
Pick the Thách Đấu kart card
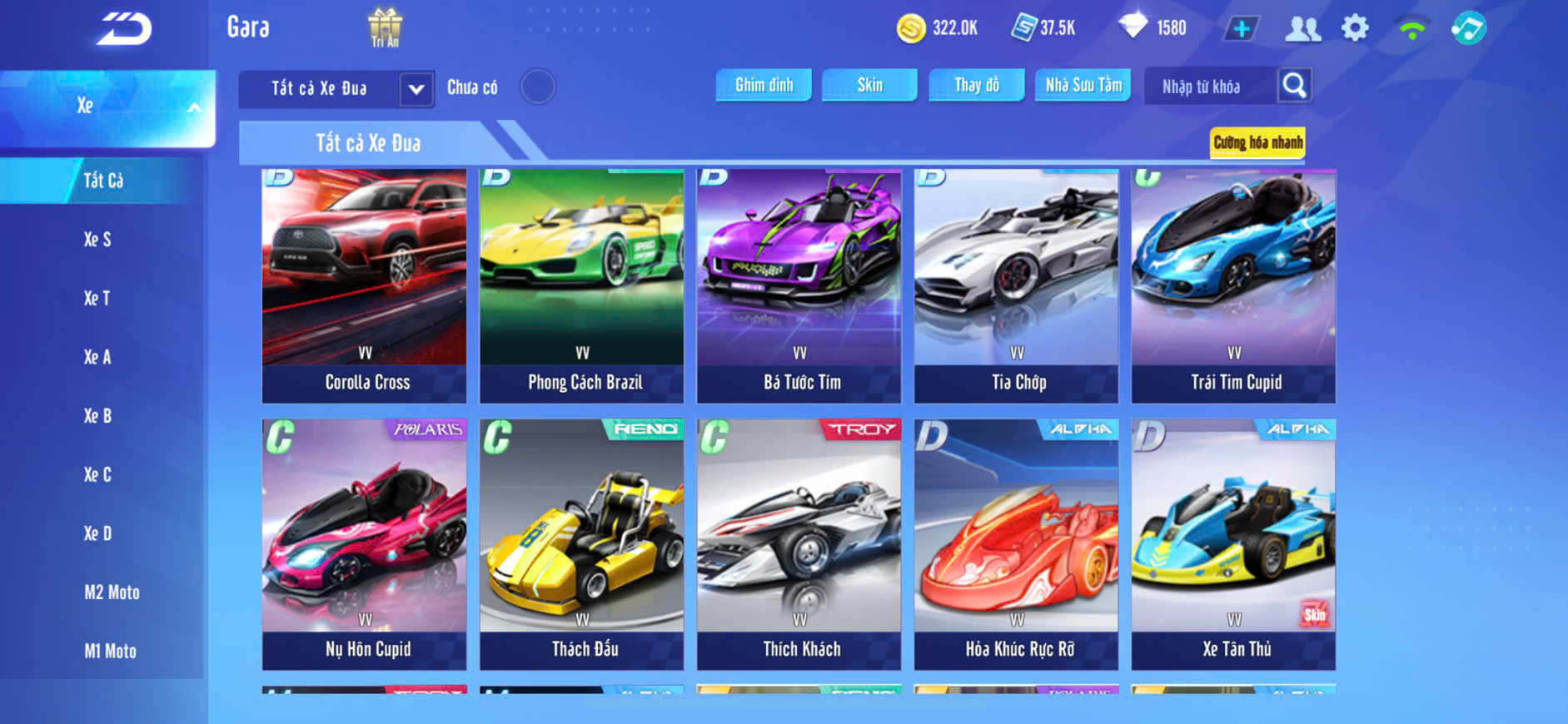coord(582,544)
